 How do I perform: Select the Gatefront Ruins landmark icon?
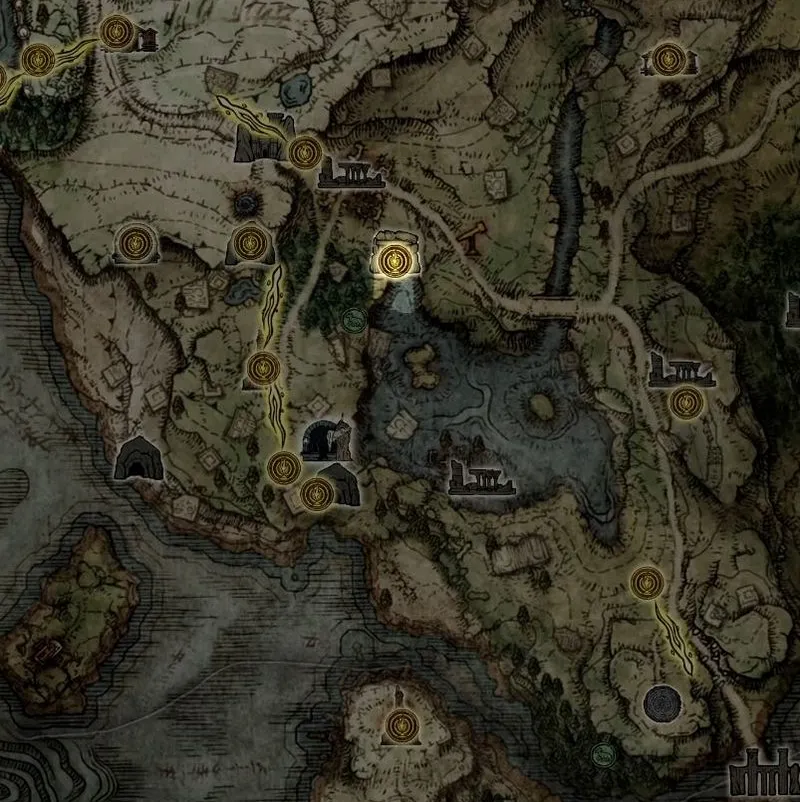tap(351, 177)
